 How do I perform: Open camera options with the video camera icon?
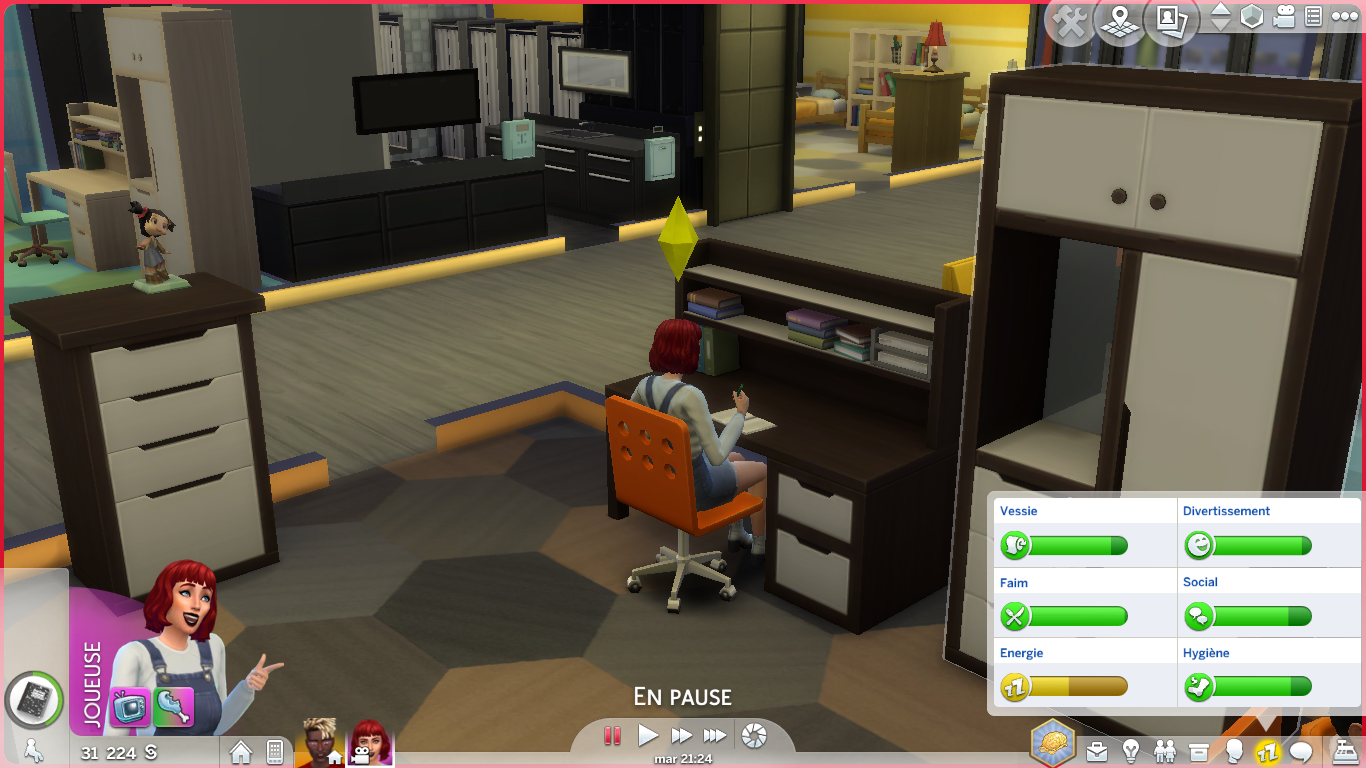[x=1285, y=17]
